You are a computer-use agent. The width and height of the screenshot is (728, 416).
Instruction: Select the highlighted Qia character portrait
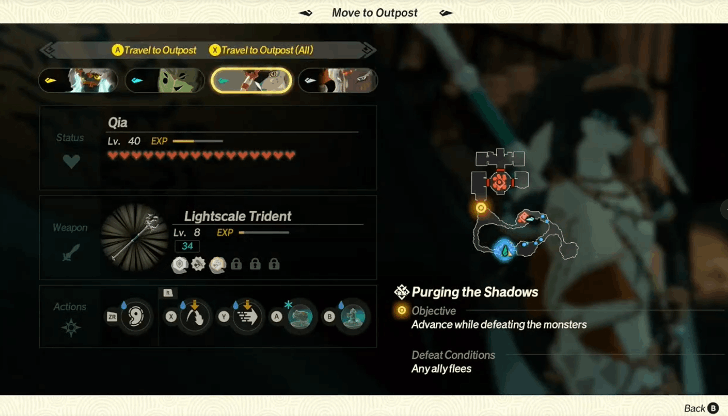point(251,80)
